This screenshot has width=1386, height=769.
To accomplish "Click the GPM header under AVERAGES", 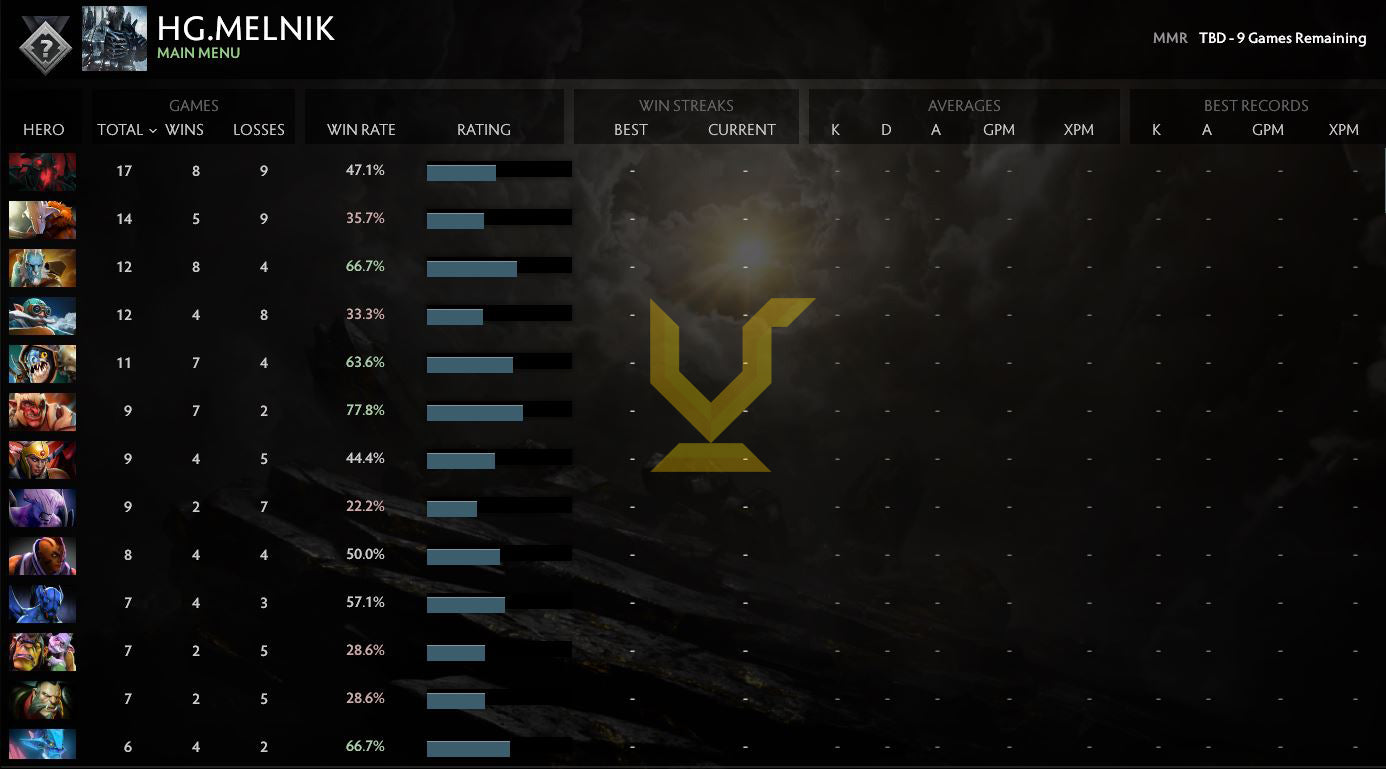I will 999,130.
